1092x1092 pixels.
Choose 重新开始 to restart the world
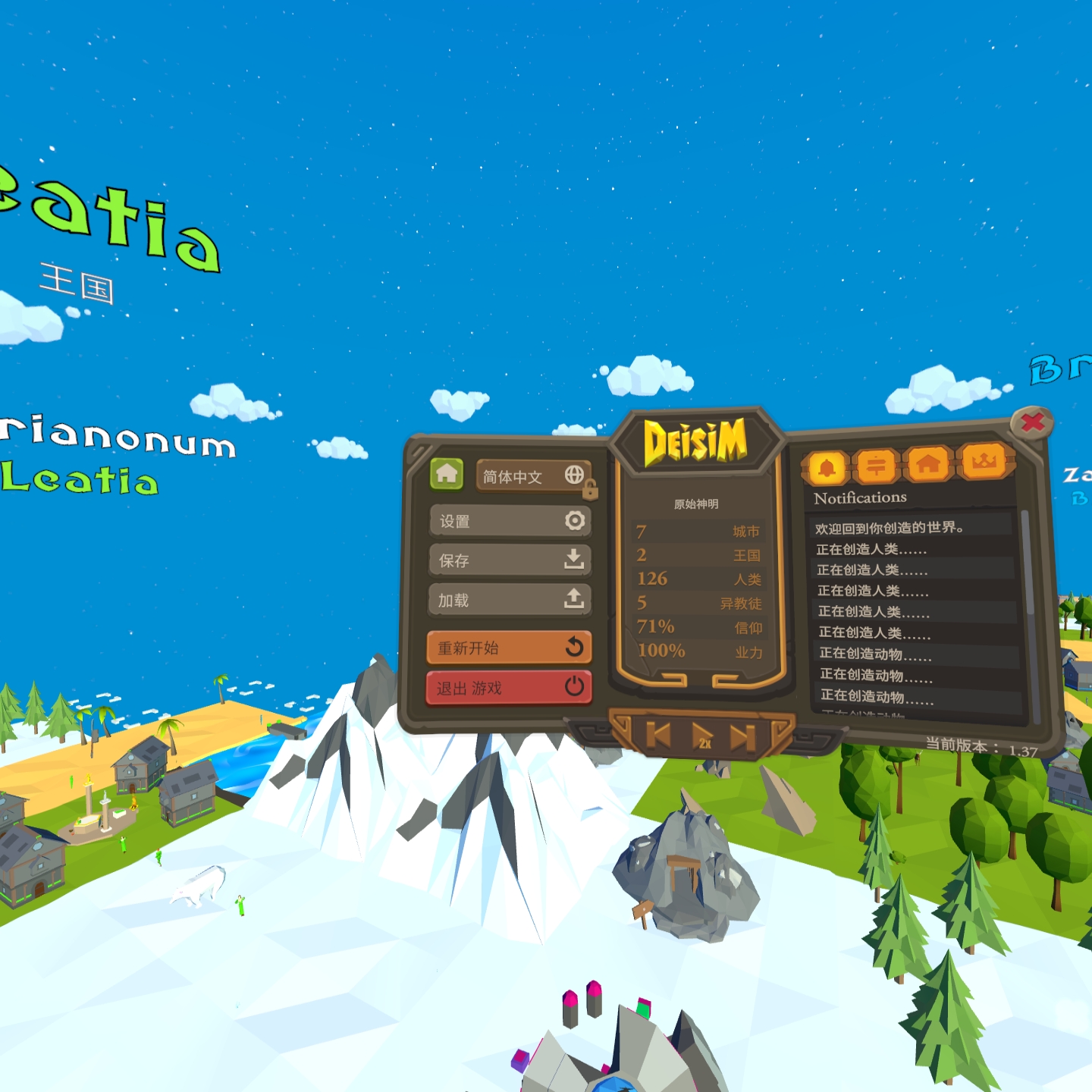point(510,648)
